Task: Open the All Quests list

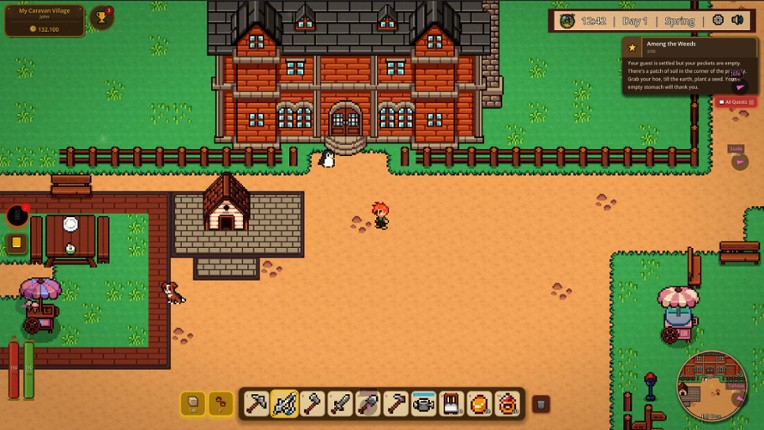Action: click(x=737, y=102)
